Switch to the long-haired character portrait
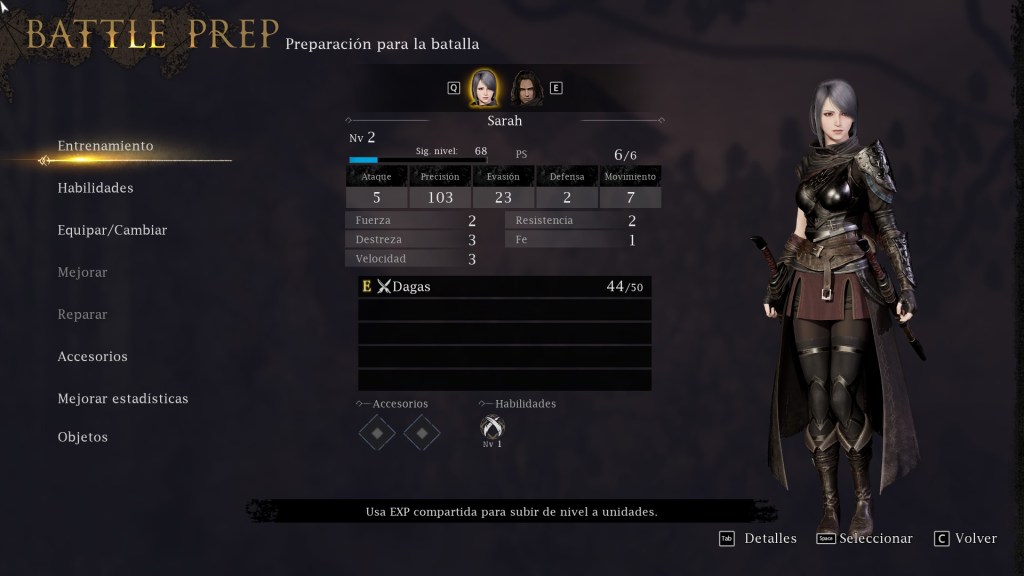Viewport: 1024px width, 576px height. 525,88
